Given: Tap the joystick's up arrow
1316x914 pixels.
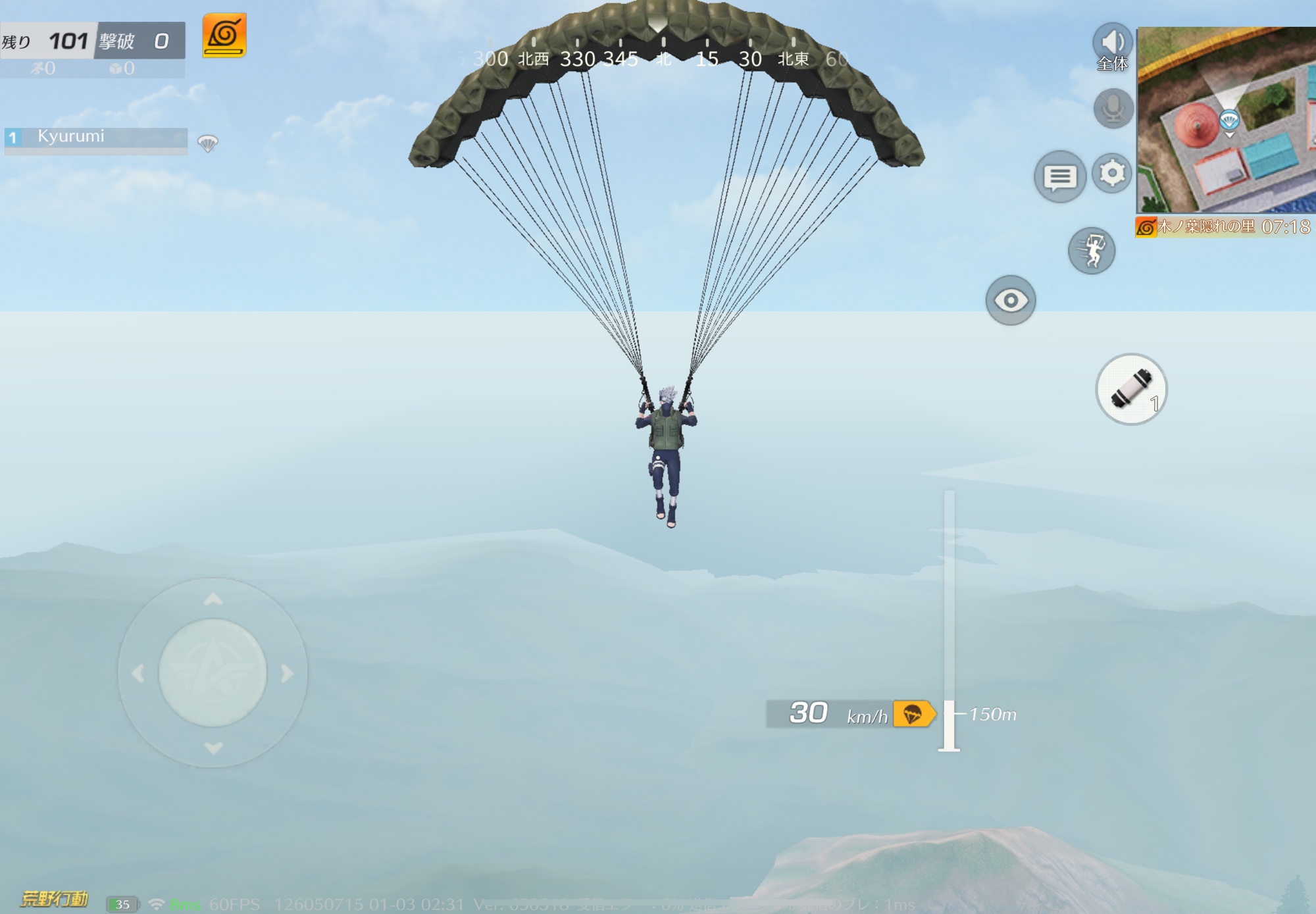Looking at the screenshot, I should coord(213,599).
